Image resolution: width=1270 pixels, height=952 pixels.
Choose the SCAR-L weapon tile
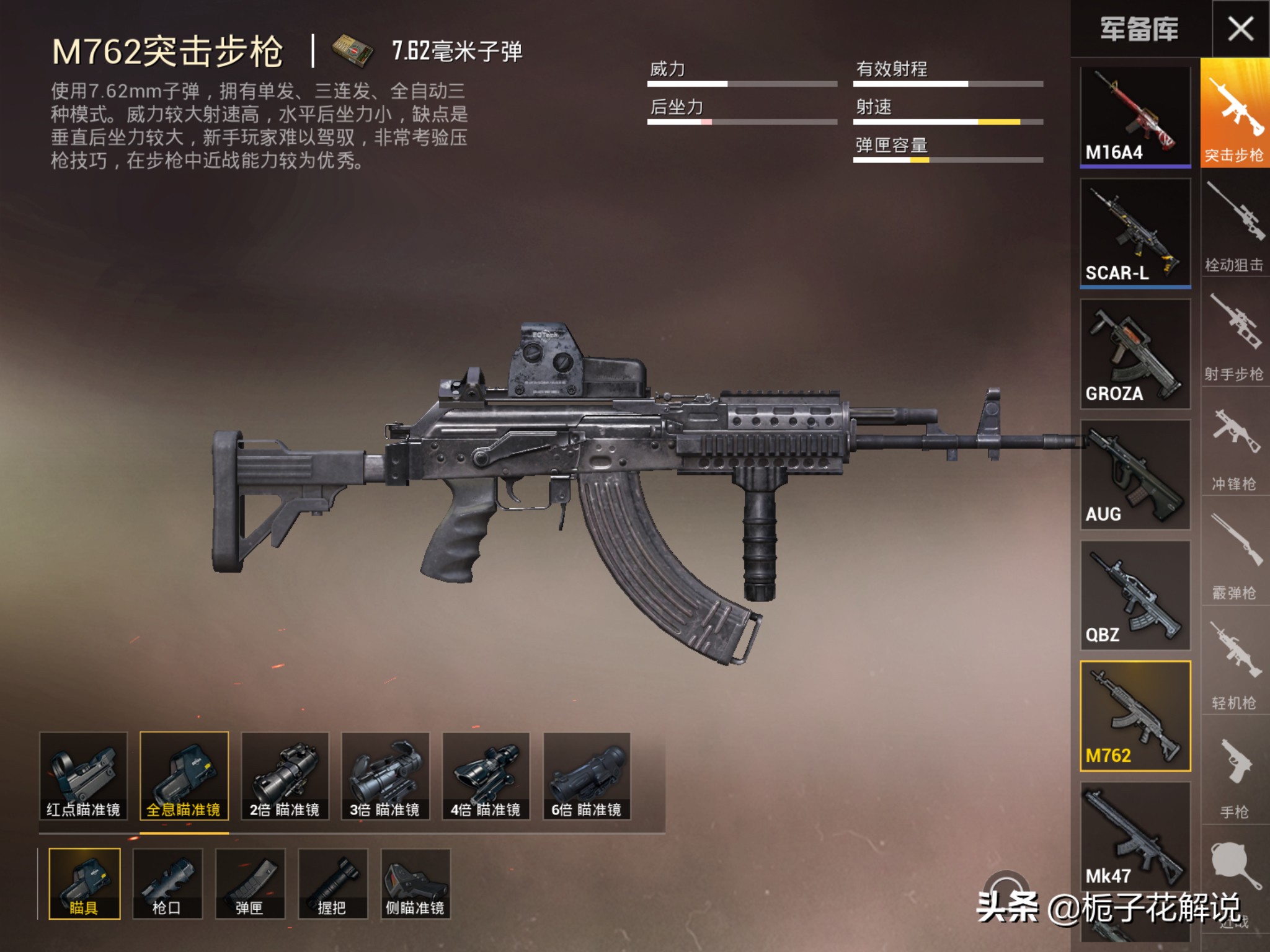[x=1135, y=232]
